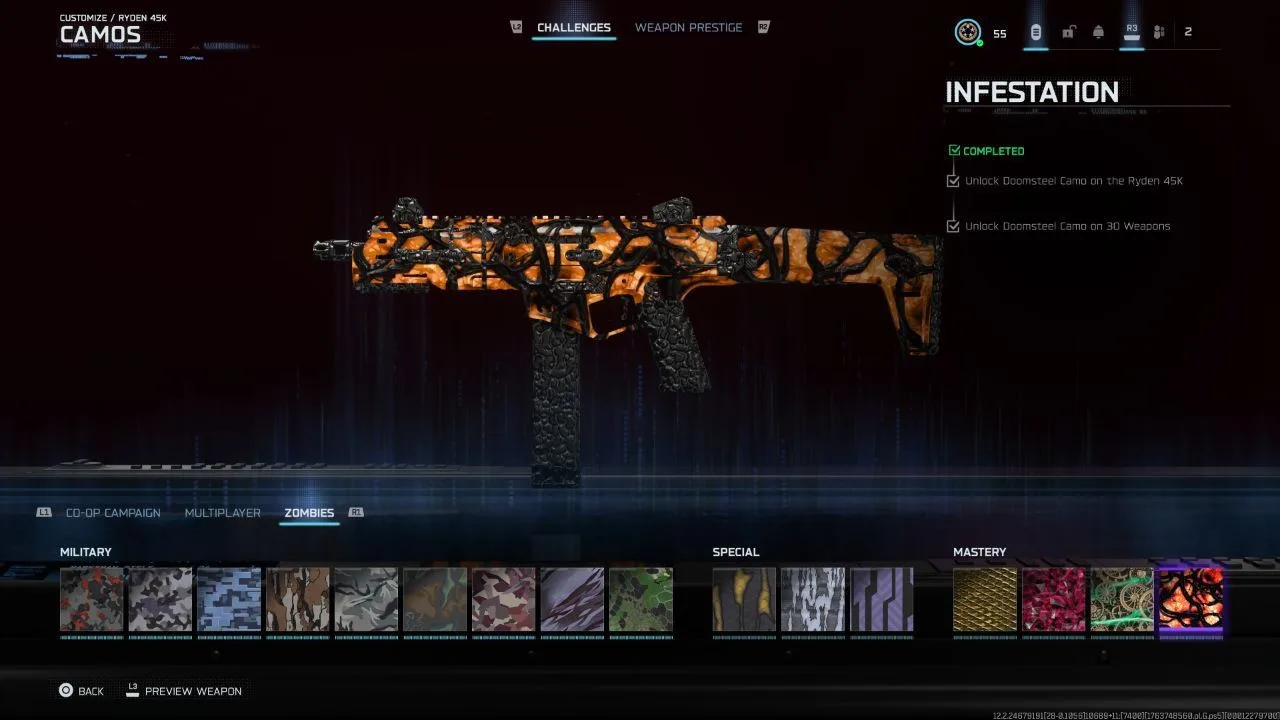
Task: Select the orange Infestation mastery camo
Action: tap(1190, 600)
